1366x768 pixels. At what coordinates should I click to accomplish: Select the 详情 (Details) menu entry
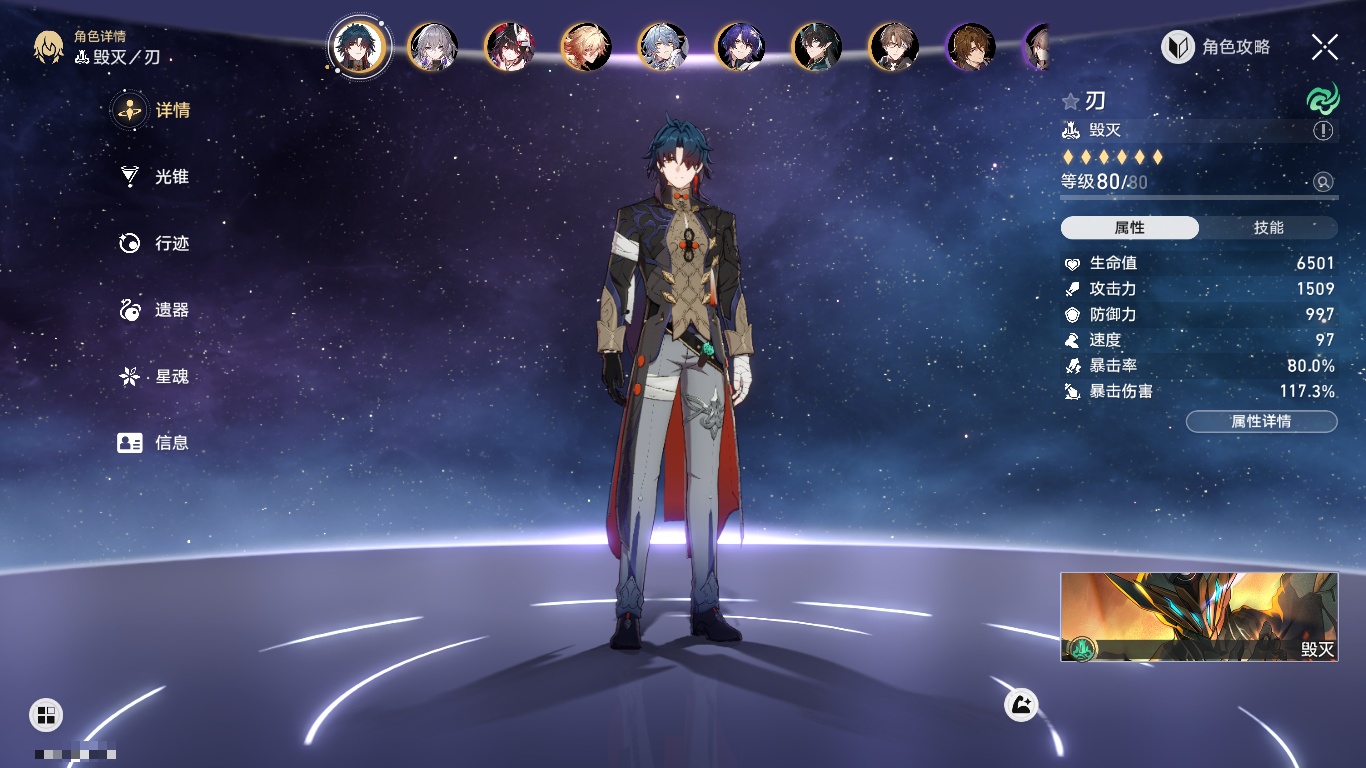155,110
